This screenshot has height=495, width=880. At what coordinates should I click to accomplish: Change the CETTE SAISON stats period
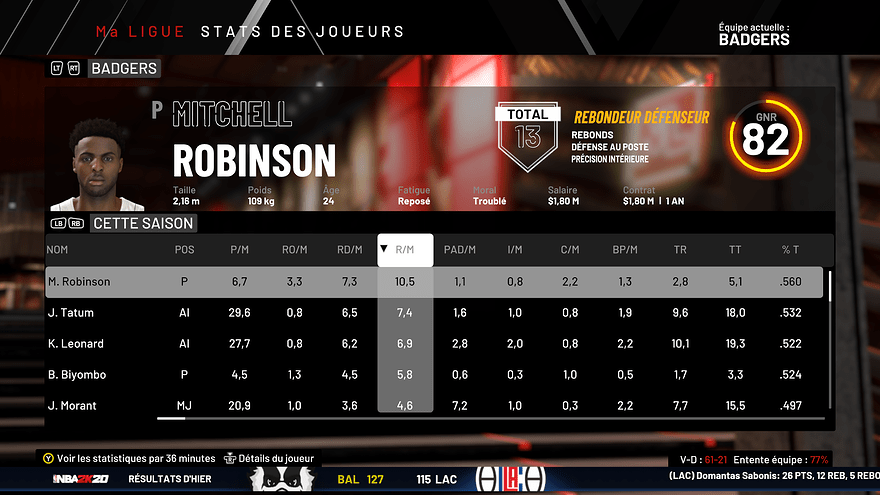pos(141,223)
